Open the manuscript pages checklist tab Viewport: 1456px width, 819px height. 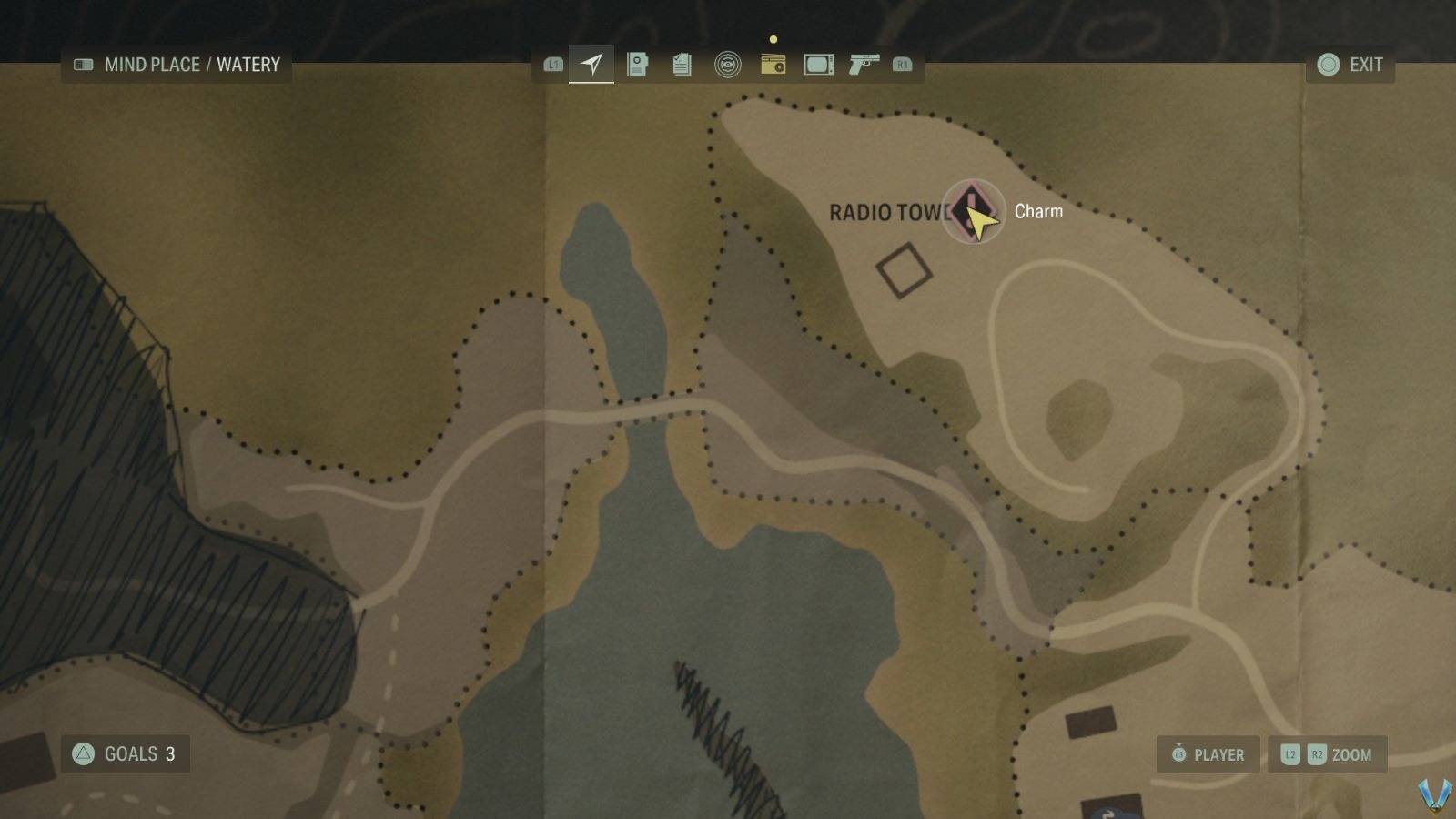point(682,65)
